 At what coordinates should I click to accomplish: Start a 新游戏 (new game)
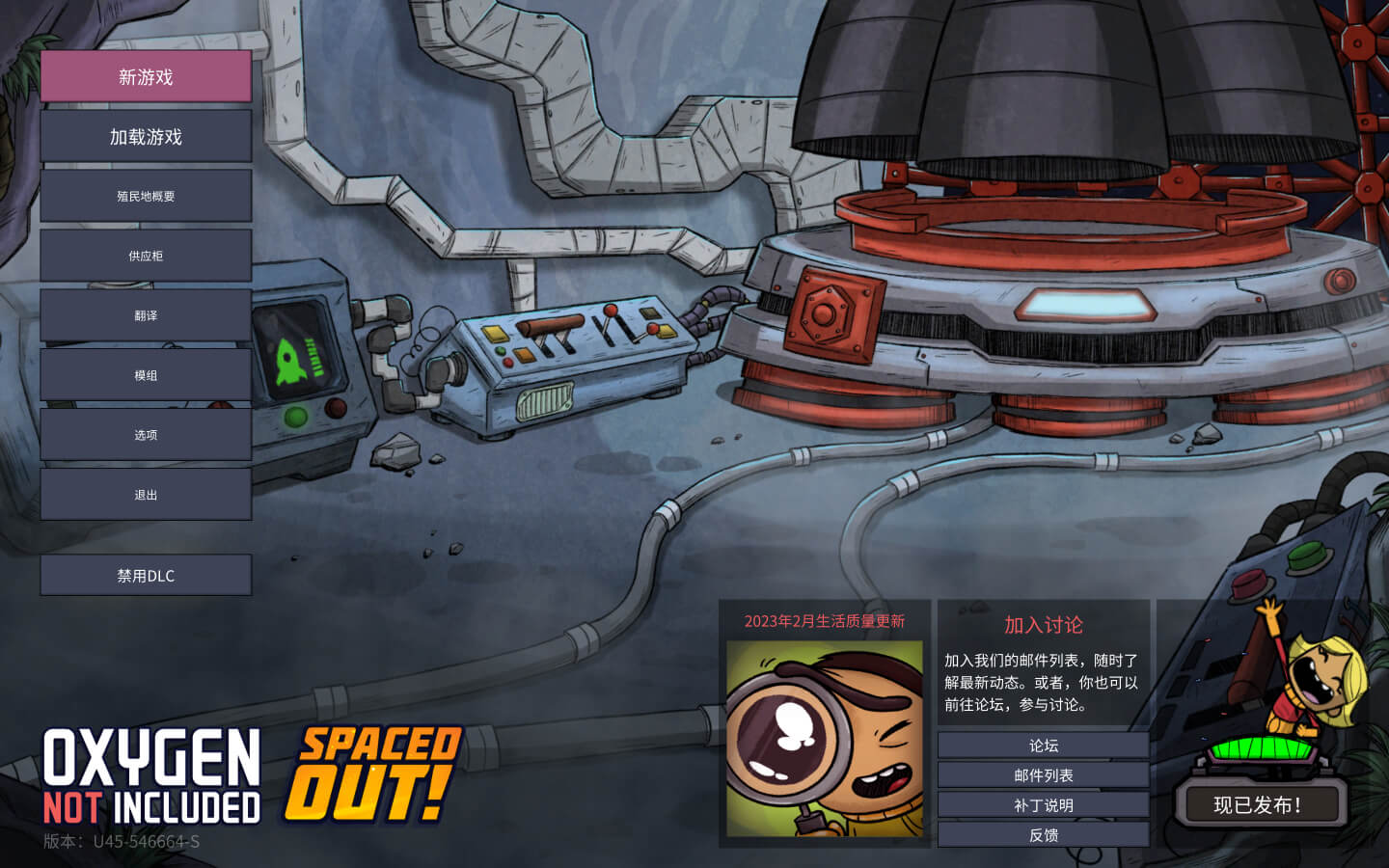pyautogui.click(x=145, y=76)
